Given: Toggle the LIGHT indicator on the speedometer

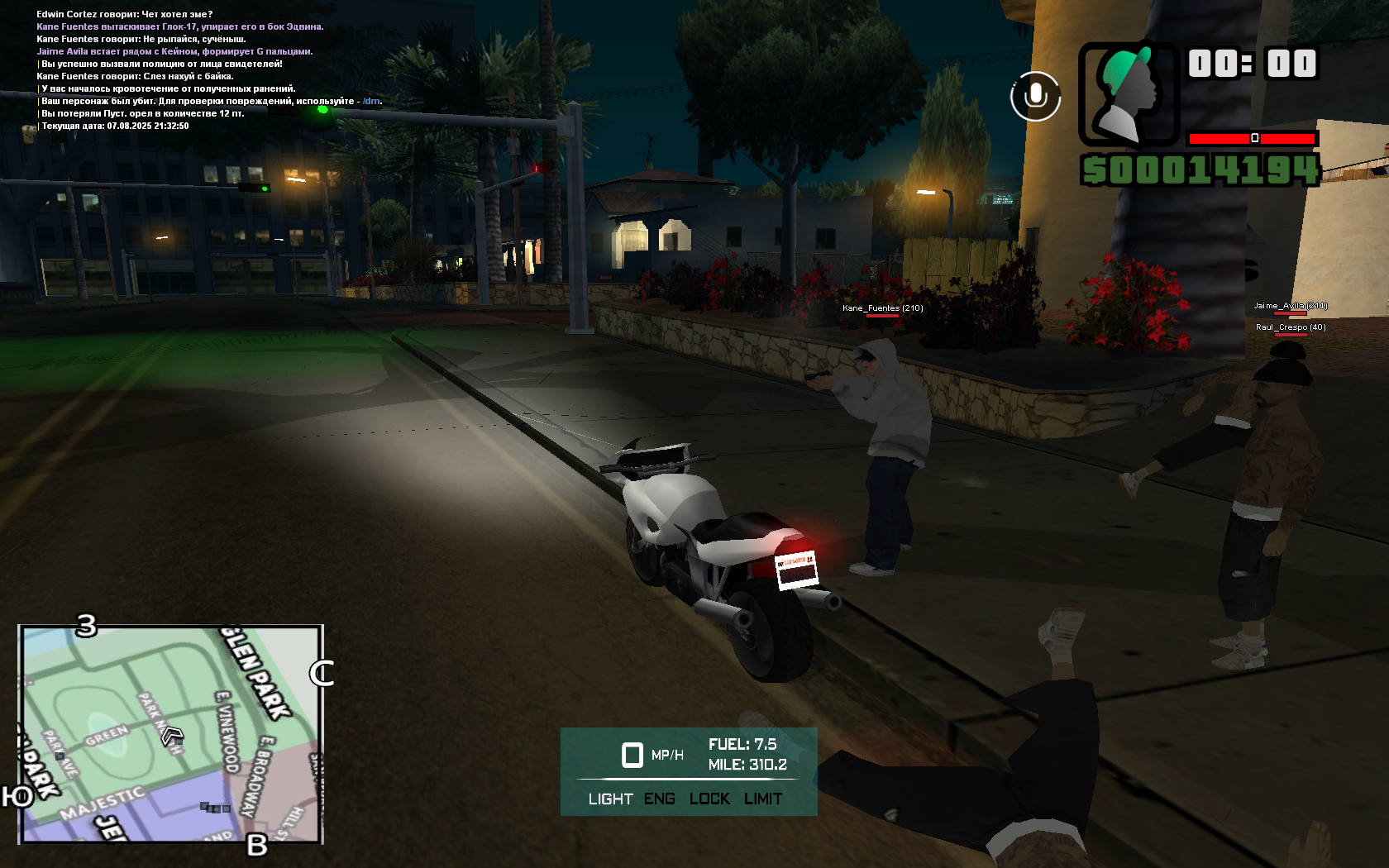Looking at the screenshot, I should pos(610,799).
